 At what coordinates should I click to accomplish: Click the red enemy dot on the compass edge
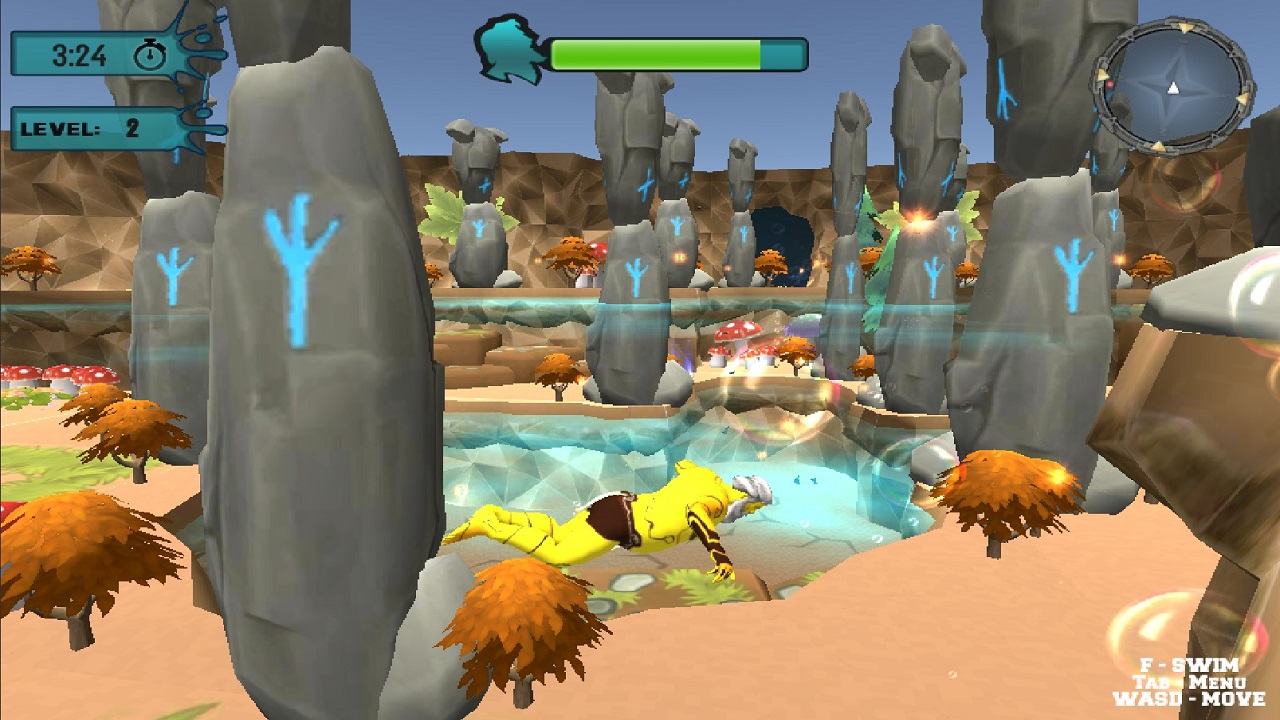pyautogui.click(x=1110, y=84)
